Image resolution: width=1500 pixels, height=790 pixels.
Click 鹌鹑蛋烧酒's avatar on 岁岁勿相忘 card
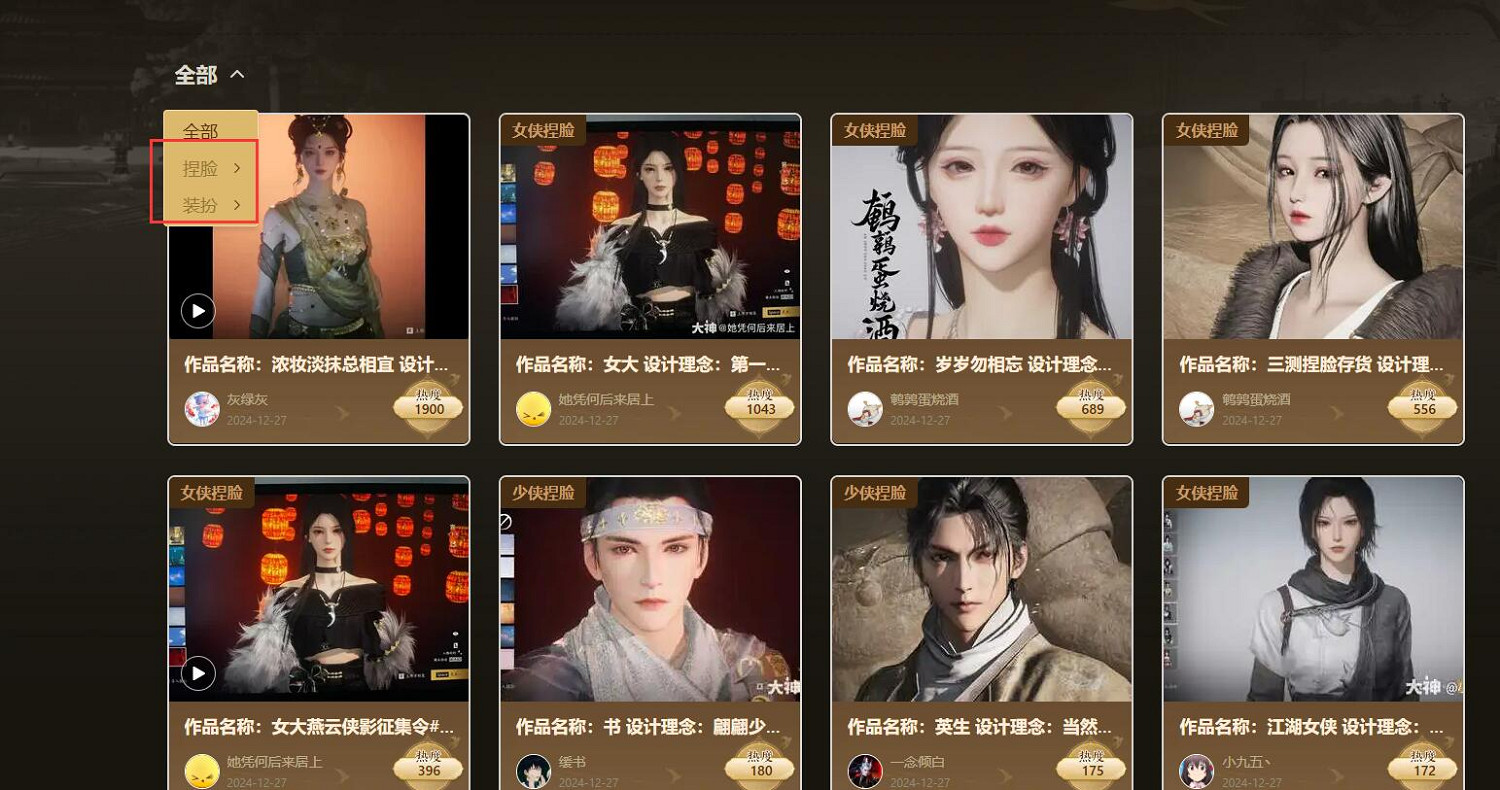[865, 408]
